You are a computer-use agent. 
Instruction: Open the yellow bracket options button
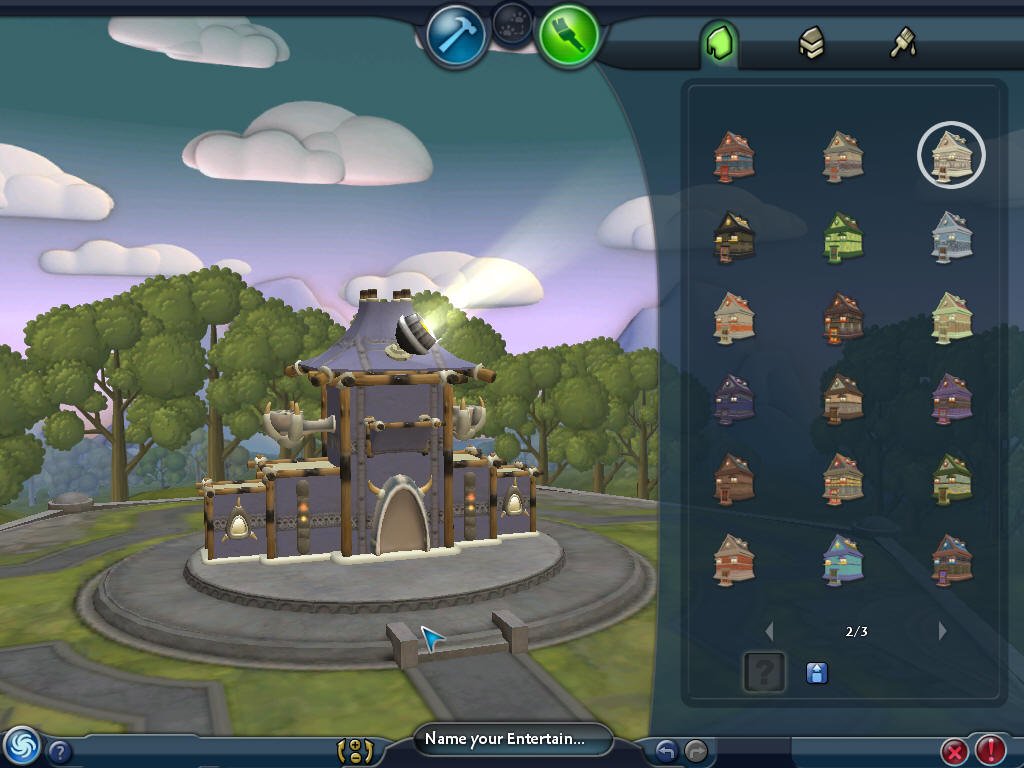click(x=355, y=750)
